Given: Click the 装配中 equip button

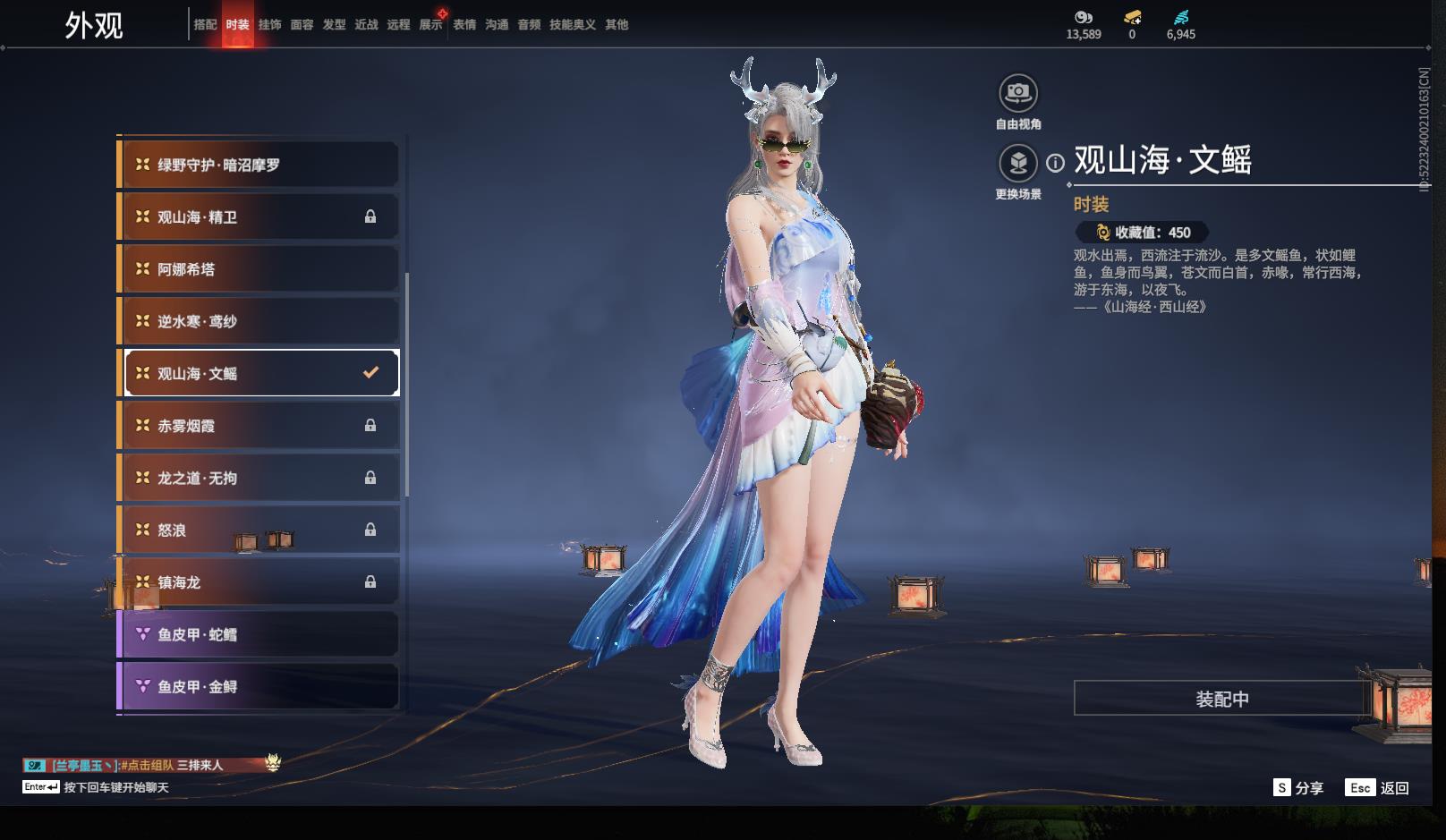Looking at the screenshot, I should (1221, 699).
